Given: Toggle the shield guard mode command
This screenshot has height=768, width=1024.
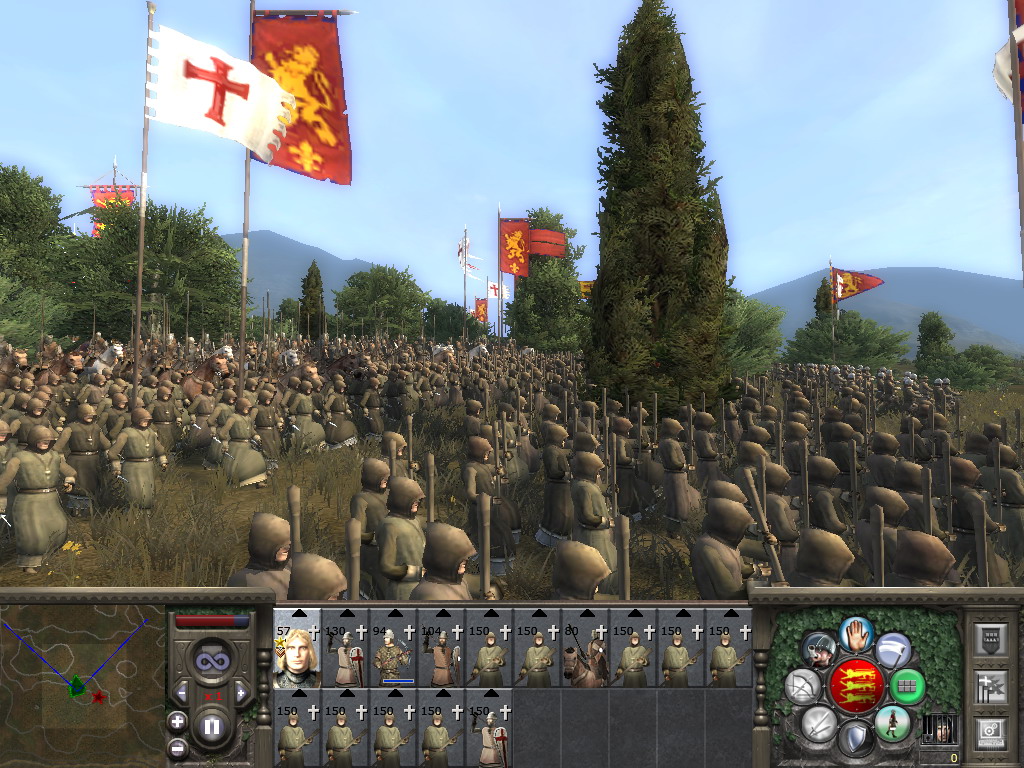Looking at the screenshot, I should click(856, 738).
